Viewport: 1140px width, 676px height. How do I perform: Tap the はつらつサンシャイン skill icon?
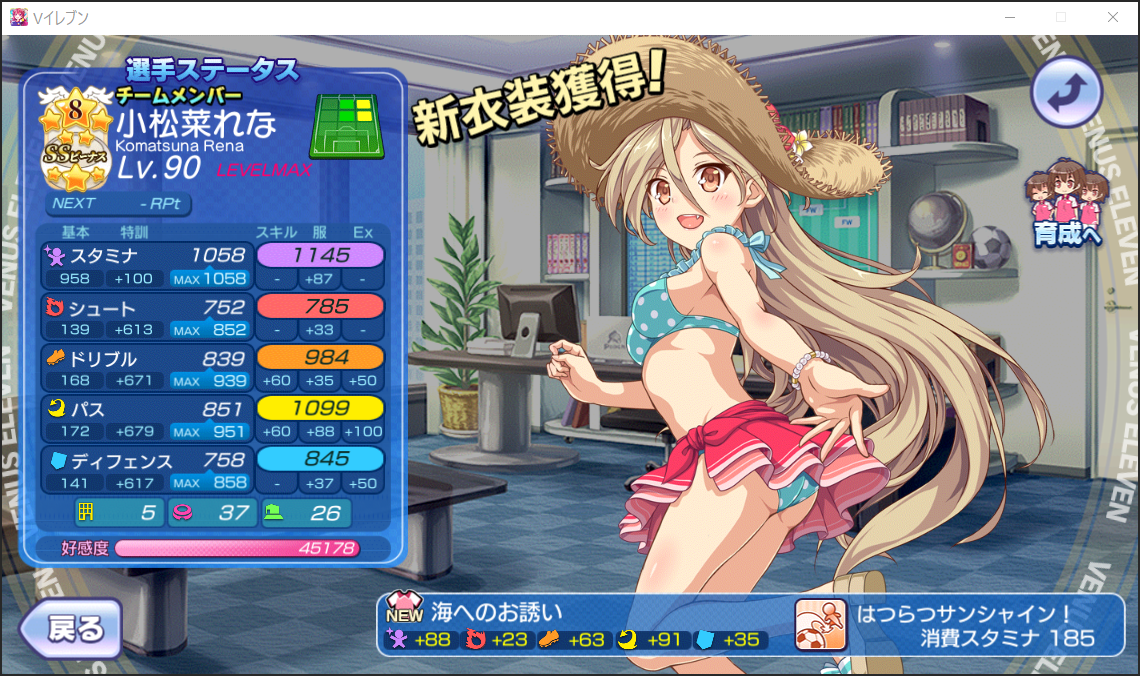click(x=819, y=625)
